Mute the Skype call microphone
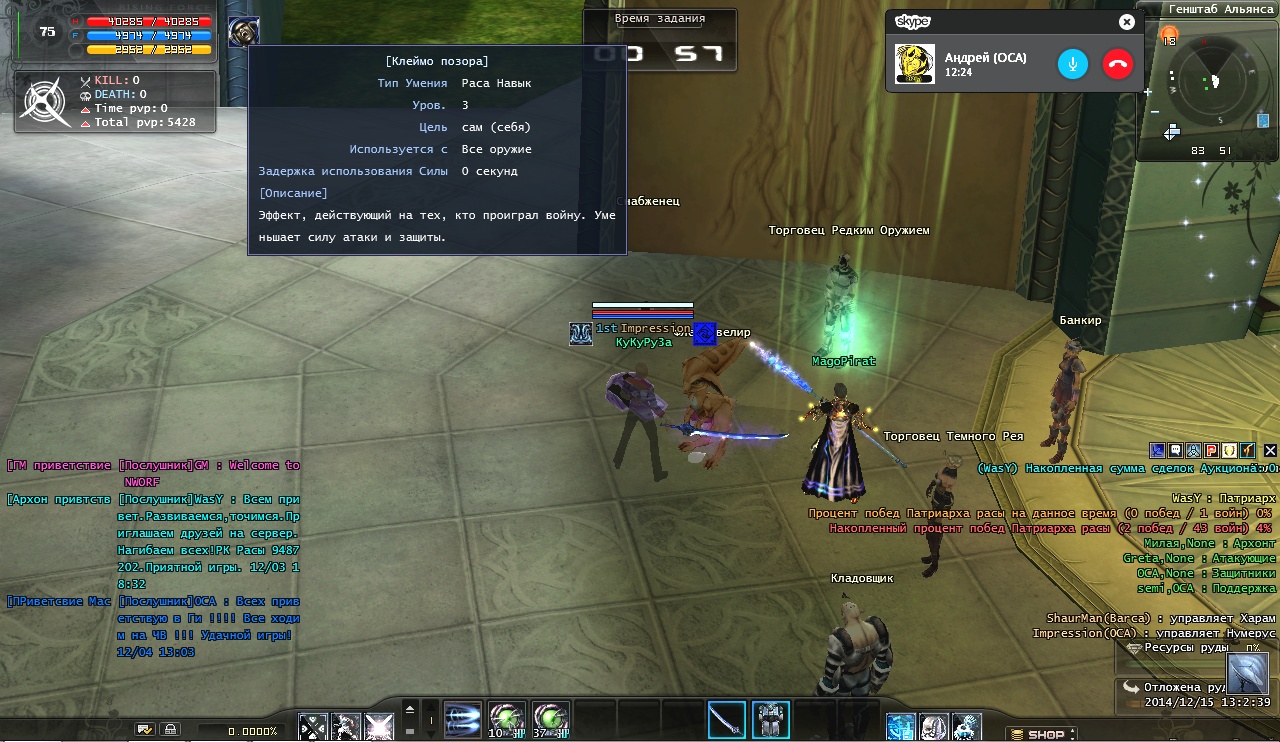Image resolution: width=1280 pixels, height=742 pixels. tap(1072, 64)
